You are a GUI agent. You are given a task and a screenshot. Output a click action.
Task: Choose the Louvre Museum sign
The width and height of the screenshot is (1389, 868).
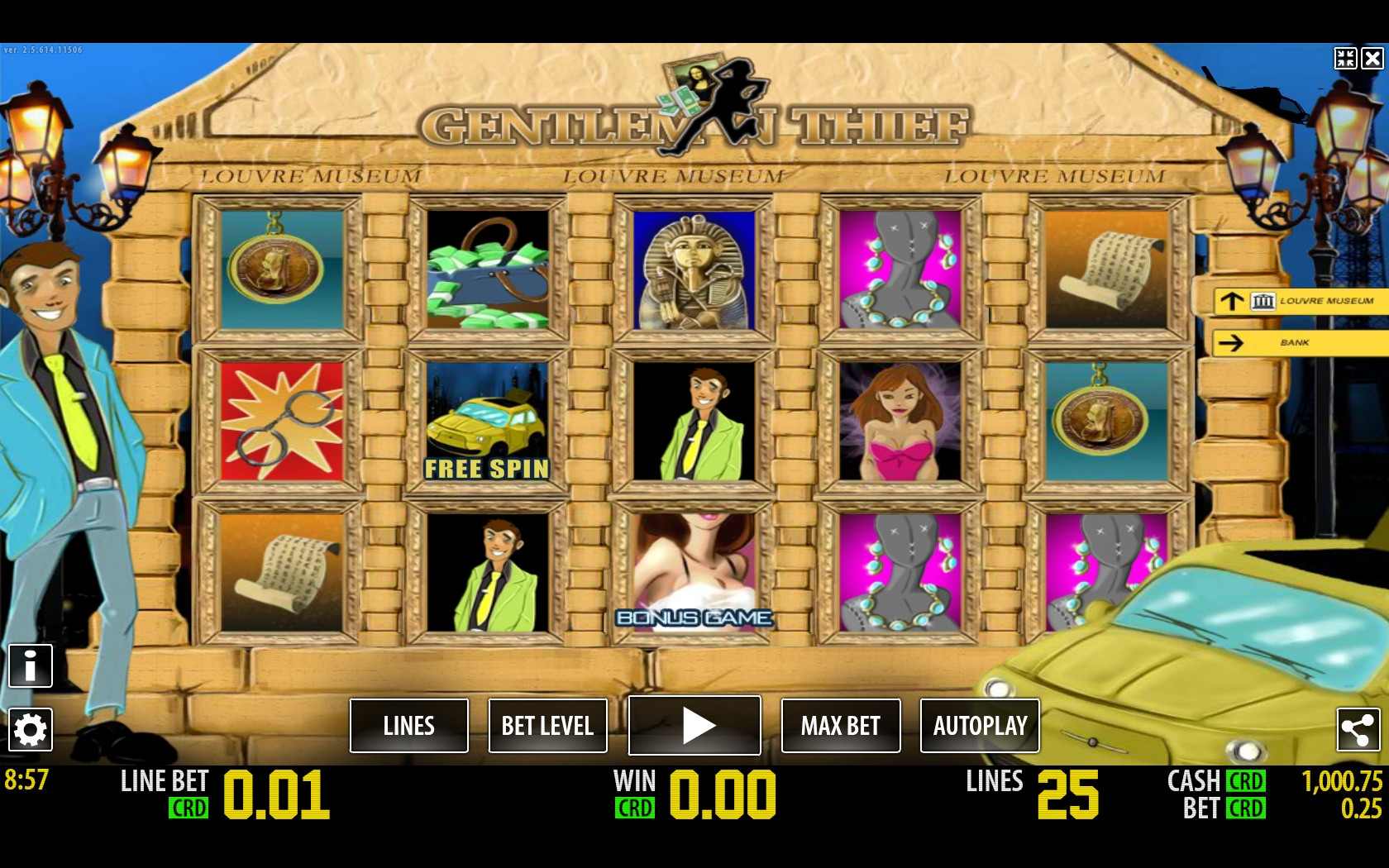tap(1300, 301)
